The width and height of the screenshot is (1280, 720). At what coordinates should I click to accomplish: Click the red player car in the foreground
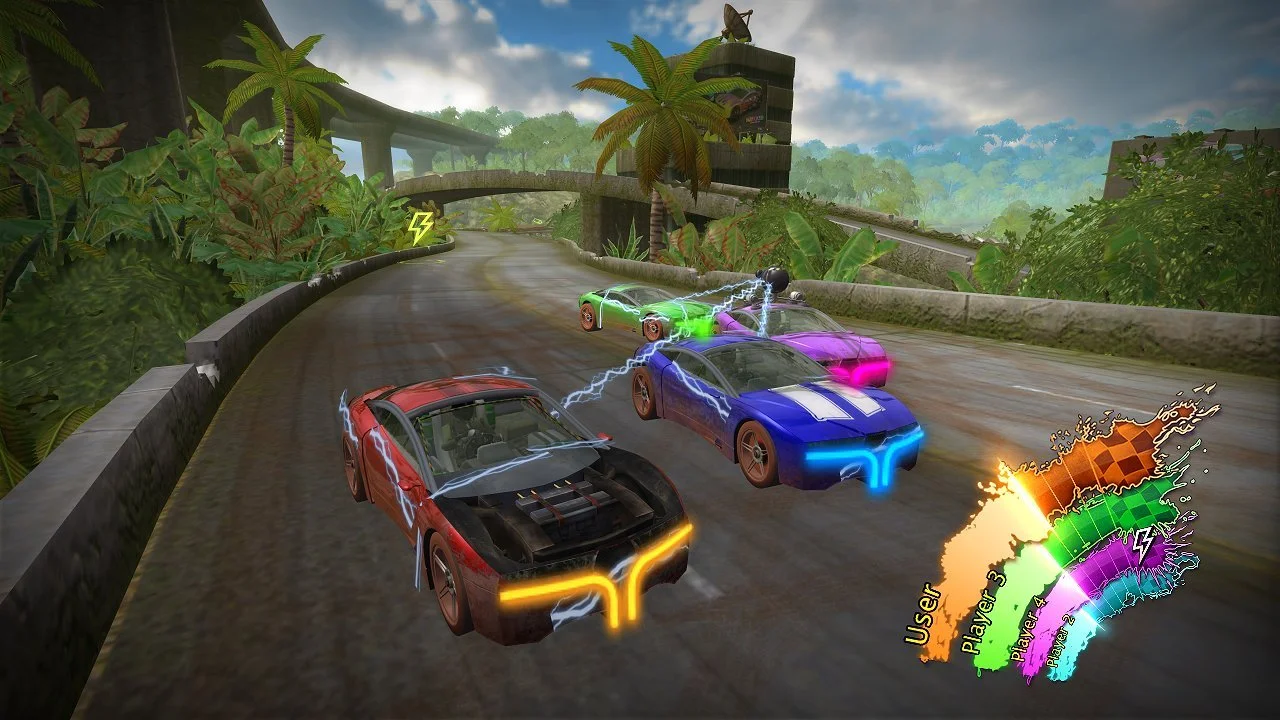coord(500,500)
